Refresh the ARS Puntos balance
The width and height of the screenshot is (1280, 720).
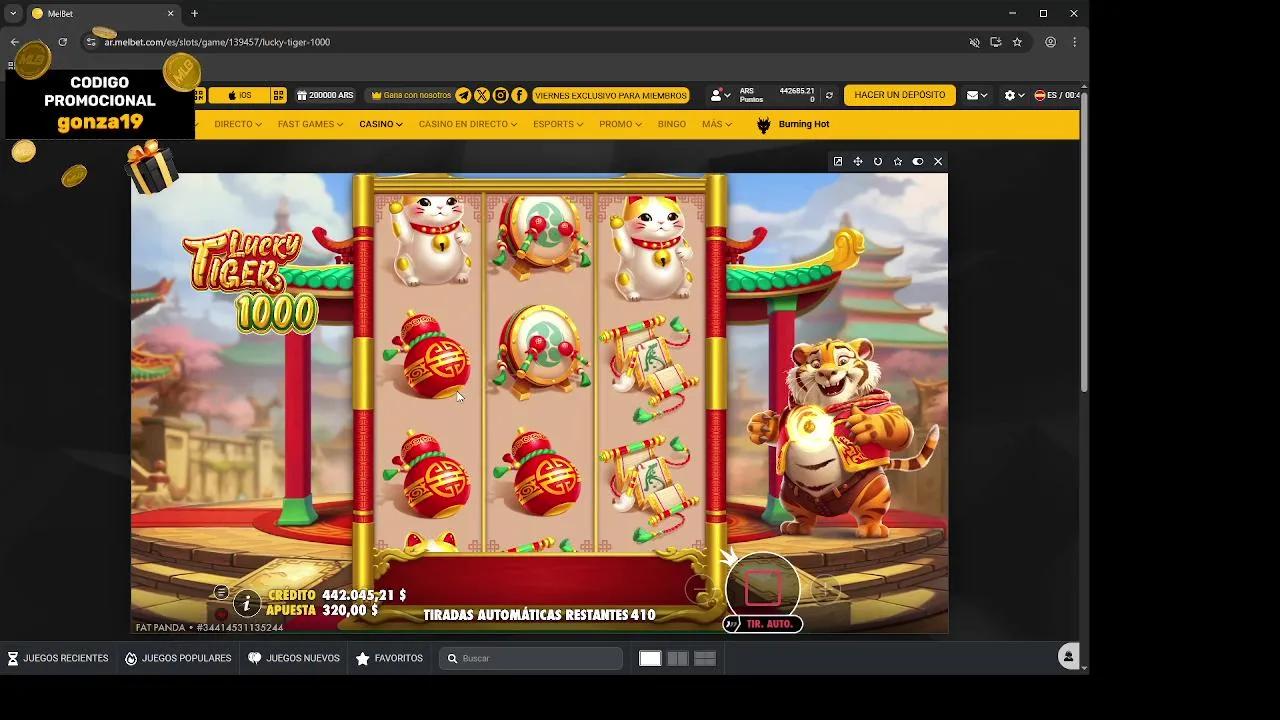point(829,94)
